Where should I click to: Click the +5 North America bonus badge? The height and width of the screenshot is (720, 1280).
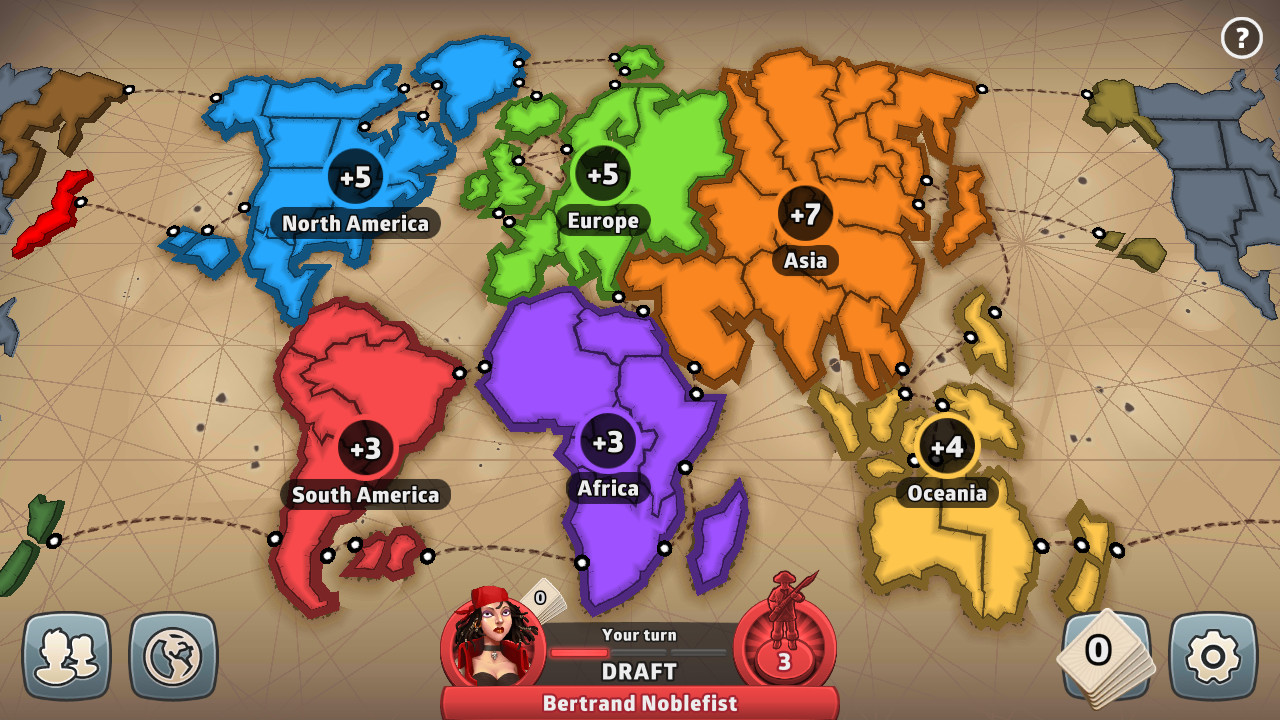356,176
